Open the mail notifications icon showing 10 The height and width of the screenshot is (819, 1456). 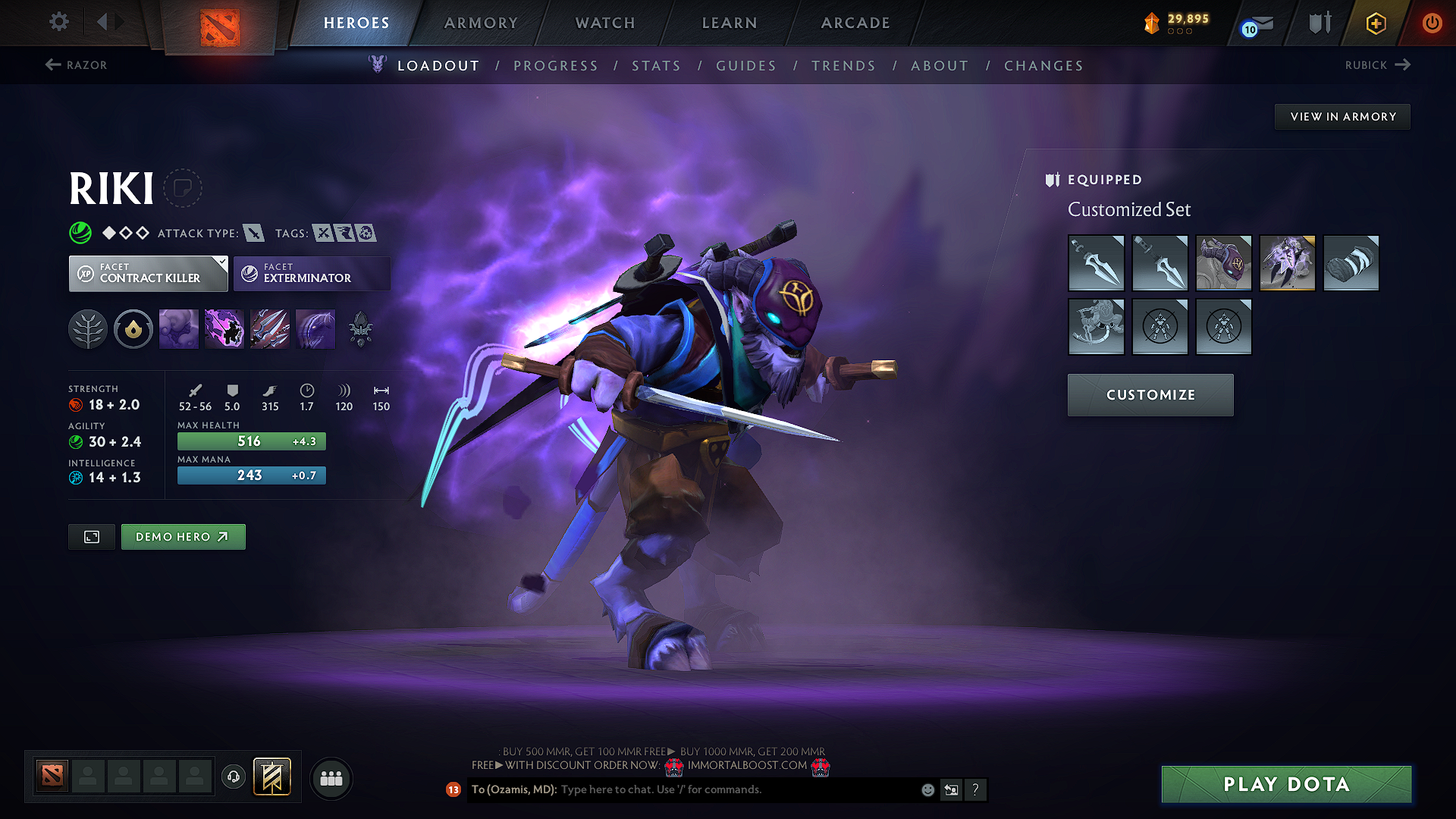[1255, 24]
